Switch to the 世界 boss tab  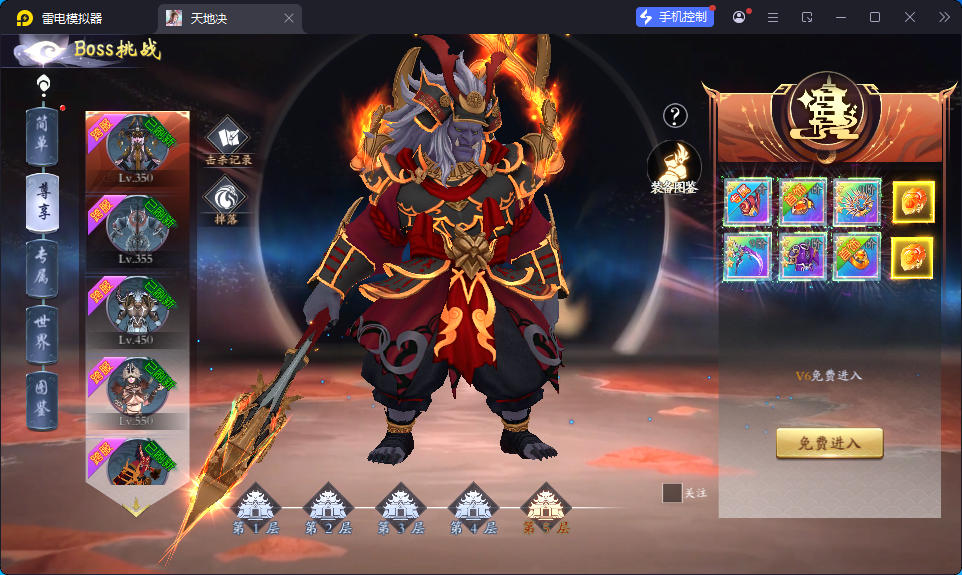[x=41, y=332]
